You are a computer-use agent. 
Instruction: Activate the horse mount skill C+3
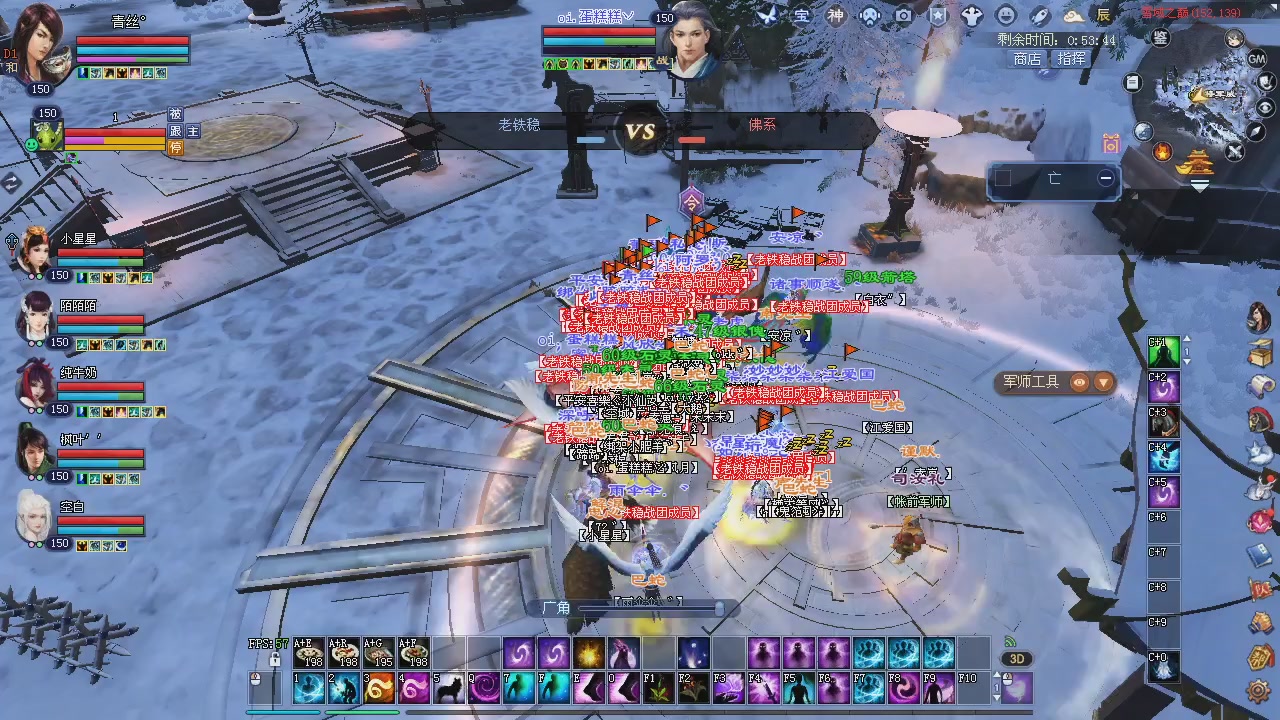[x=1163, y=423]
